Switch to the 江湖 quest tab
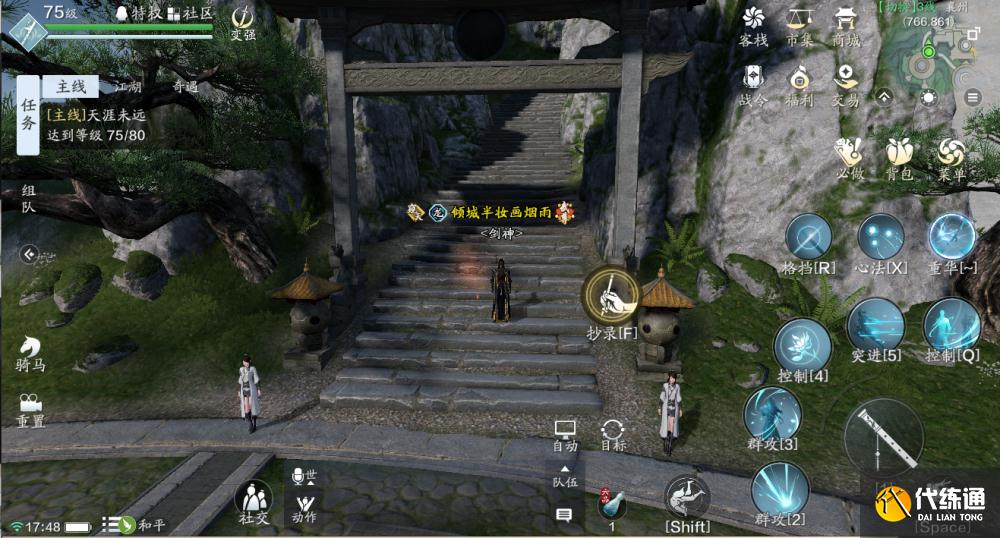 (x=128, y=87)
